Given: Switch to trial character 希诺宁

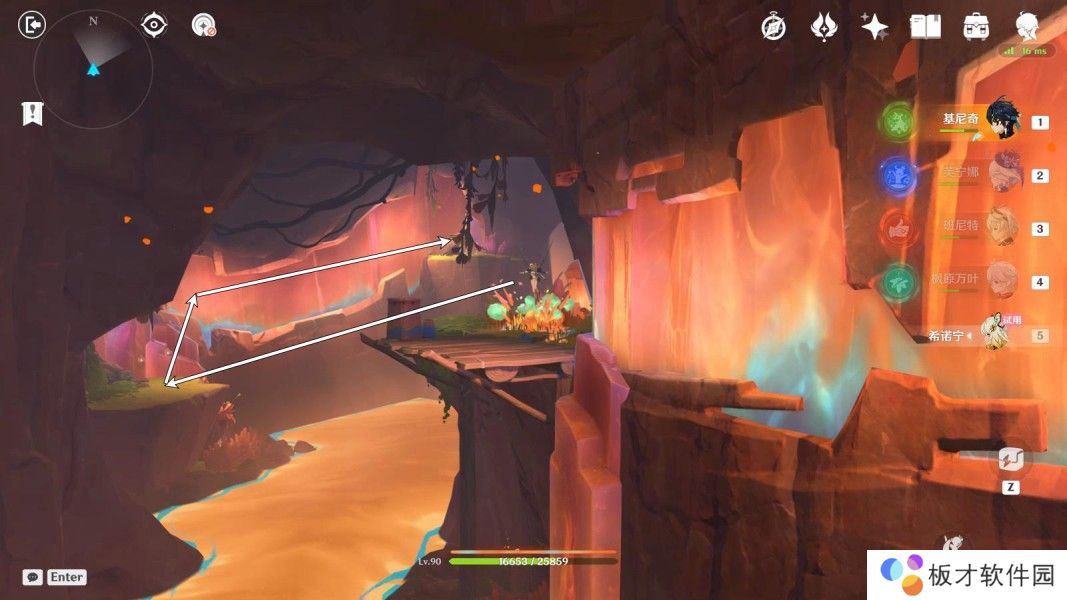Looking at the screenshot, I should 994,334.
